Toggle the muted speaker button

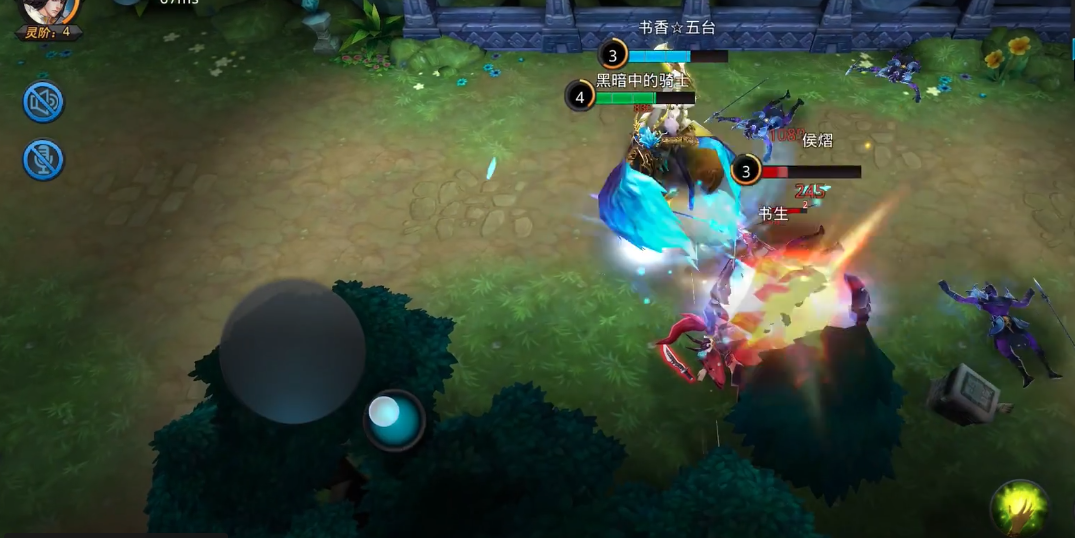(44, 102)
